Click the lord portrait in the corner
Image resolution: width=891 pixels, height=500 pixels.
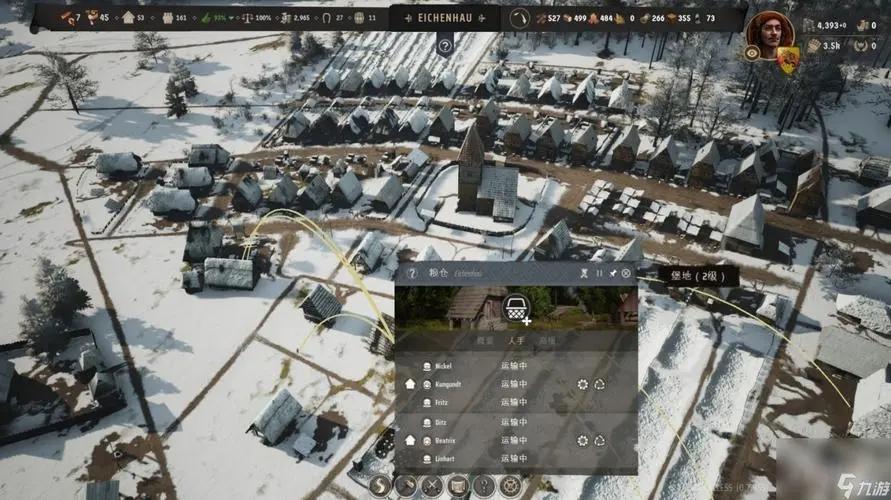click(768, 34)
